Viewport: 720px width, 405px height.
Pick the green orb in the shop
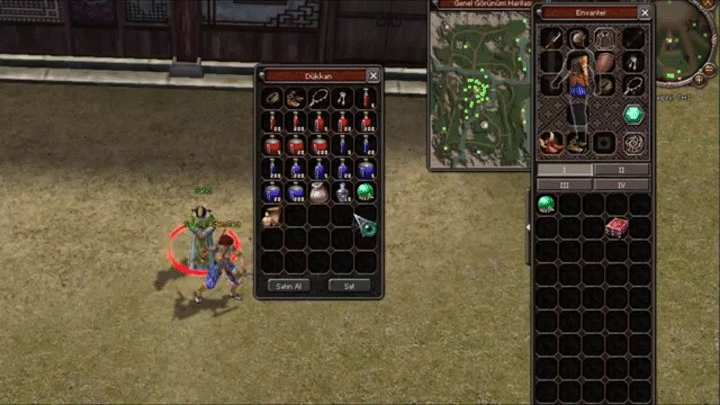tap(366, 191)
